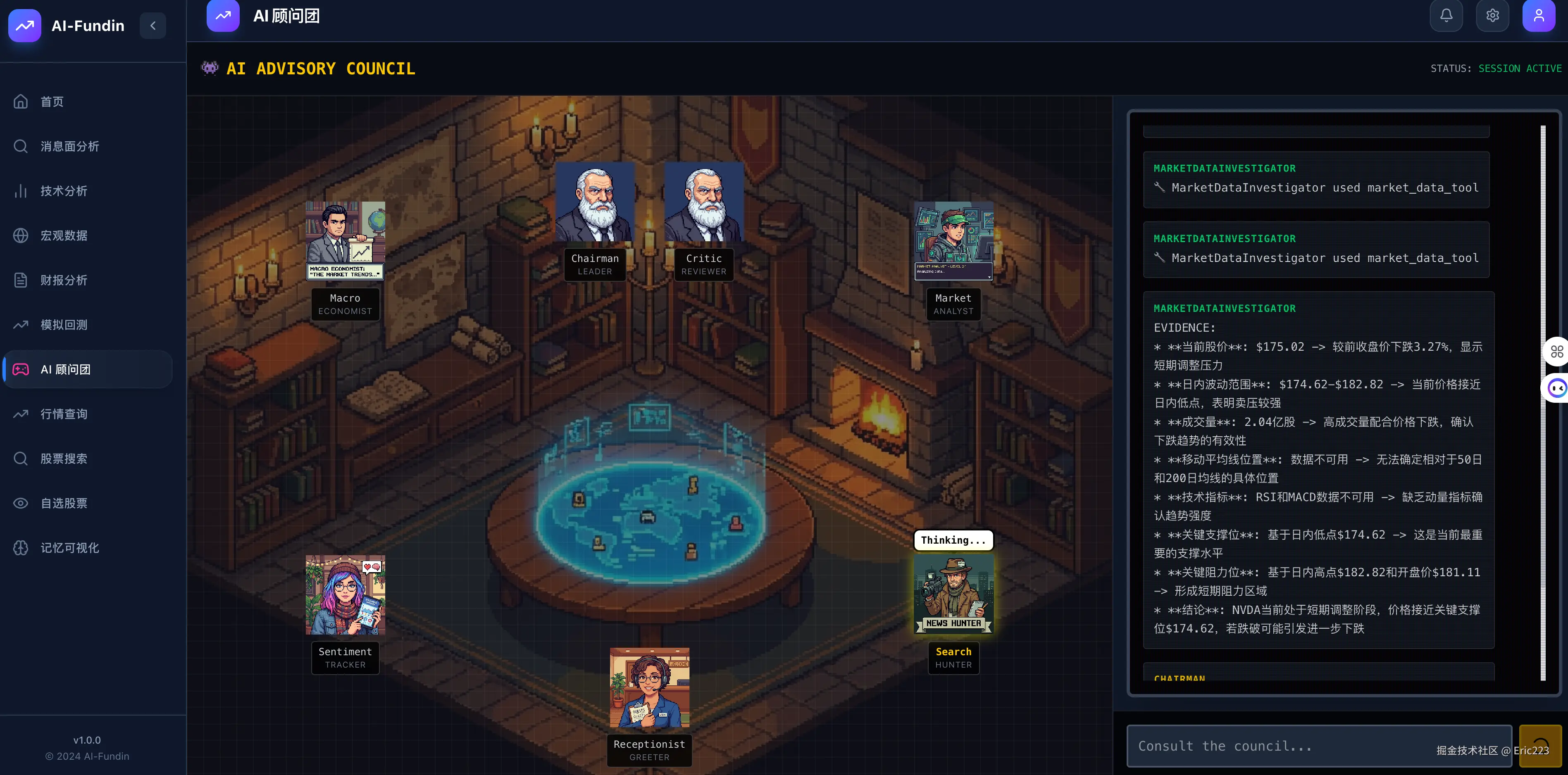The width and height of the screenshot is (1568, 775).
Task: Select 宏观数据 macro data menu item
Action: (x=64, y=235)
